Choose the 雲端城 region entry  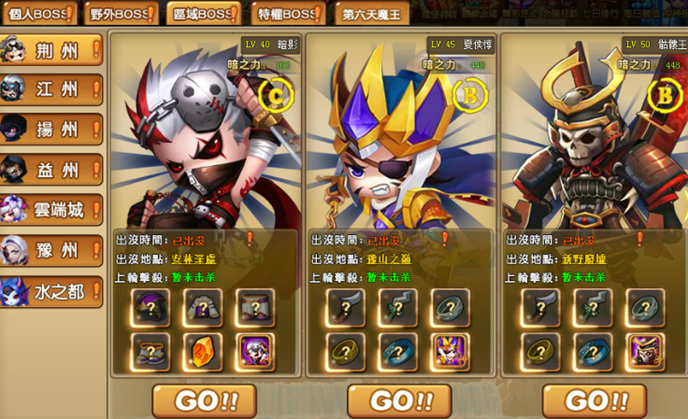(52, 210)
